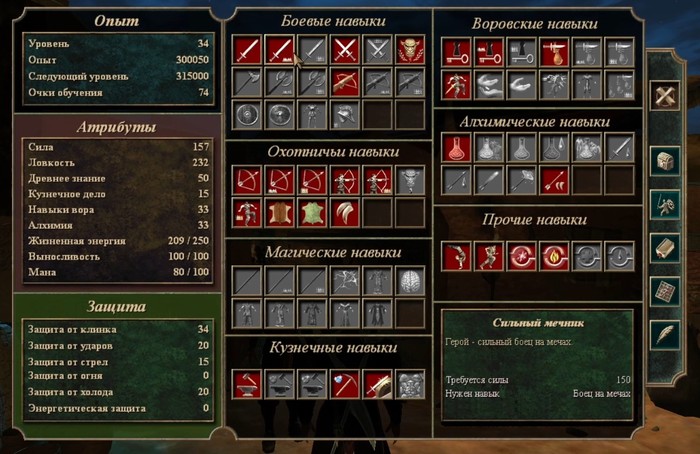Select the dagger and purse thieving skill
Viewport: 700px width, 454px height.
click(554, 52)
